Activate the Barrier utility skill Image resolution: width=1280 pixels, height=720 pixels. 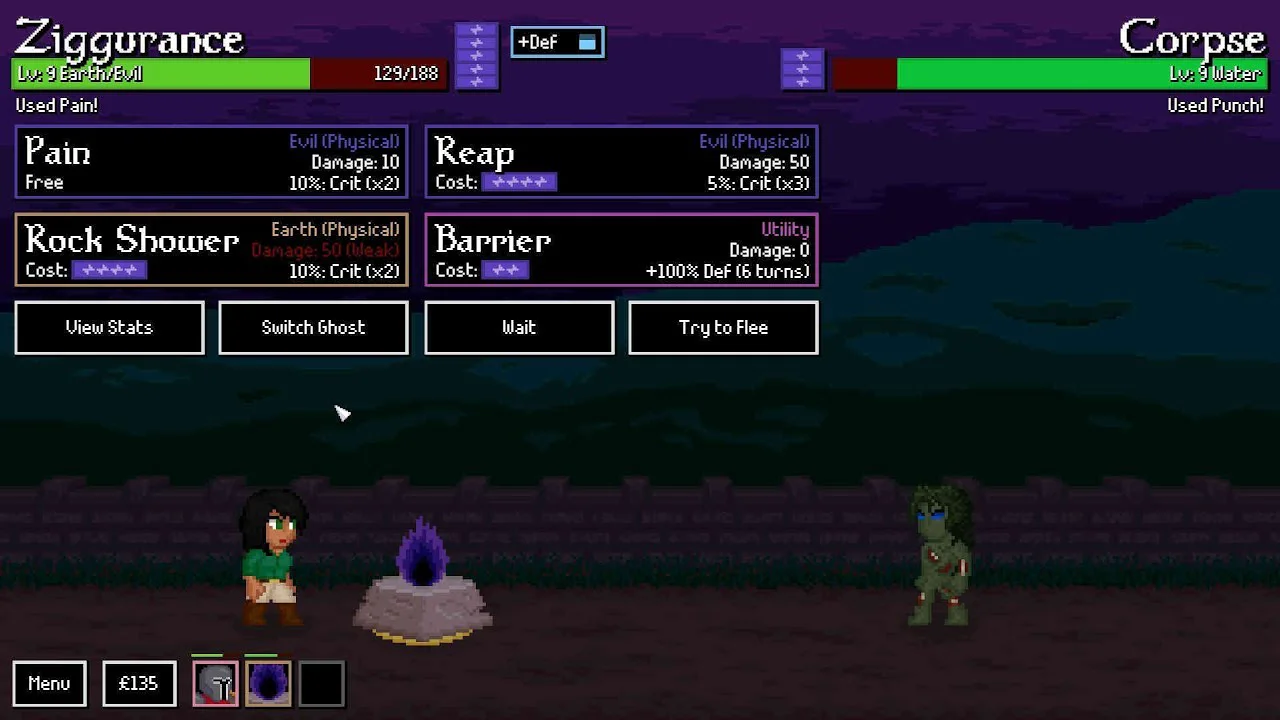coord(621,250)
